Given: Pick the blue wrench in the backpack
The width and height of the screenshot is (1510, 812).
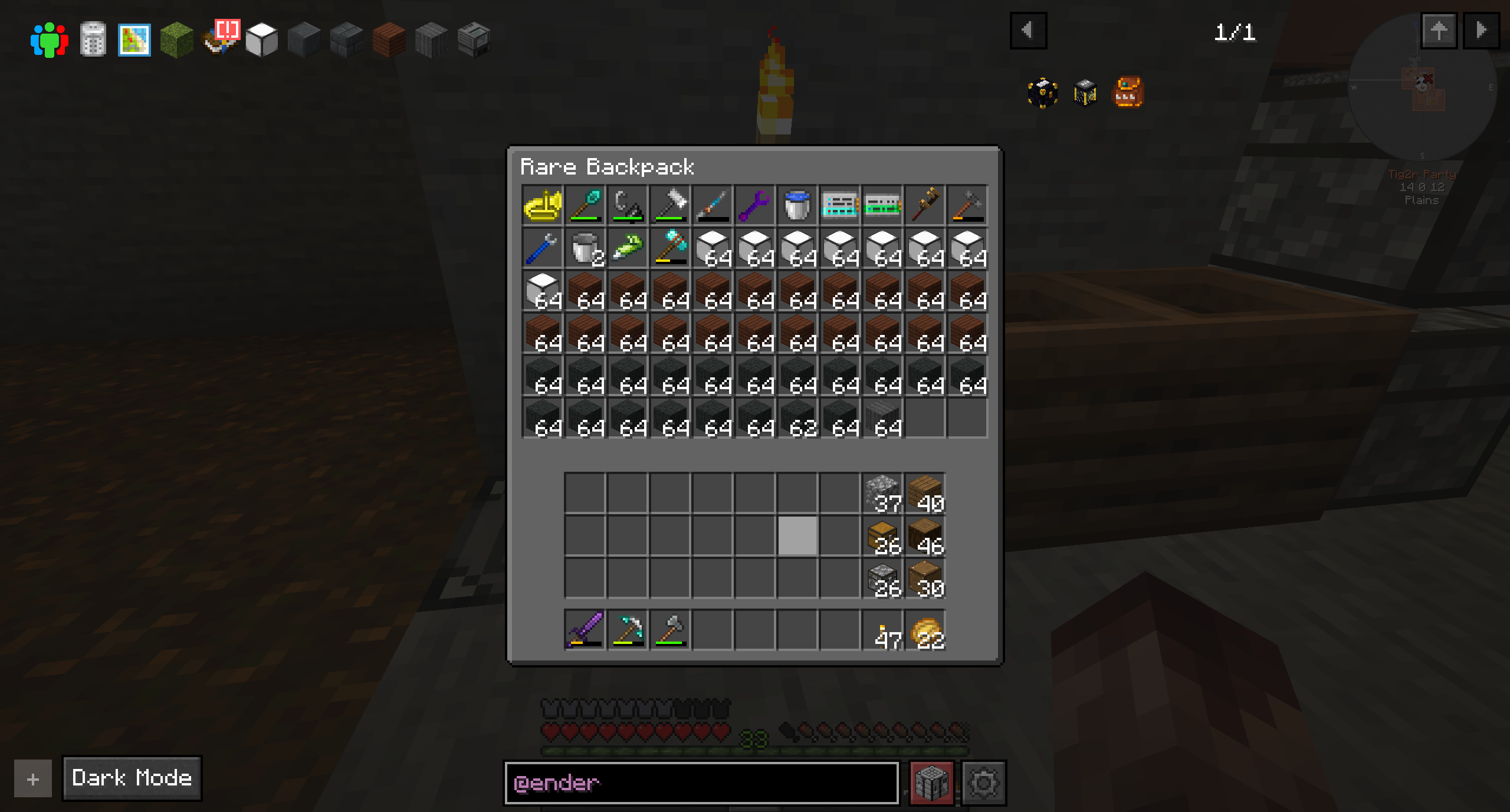Looking at the screenshot, I should [542, 248].
